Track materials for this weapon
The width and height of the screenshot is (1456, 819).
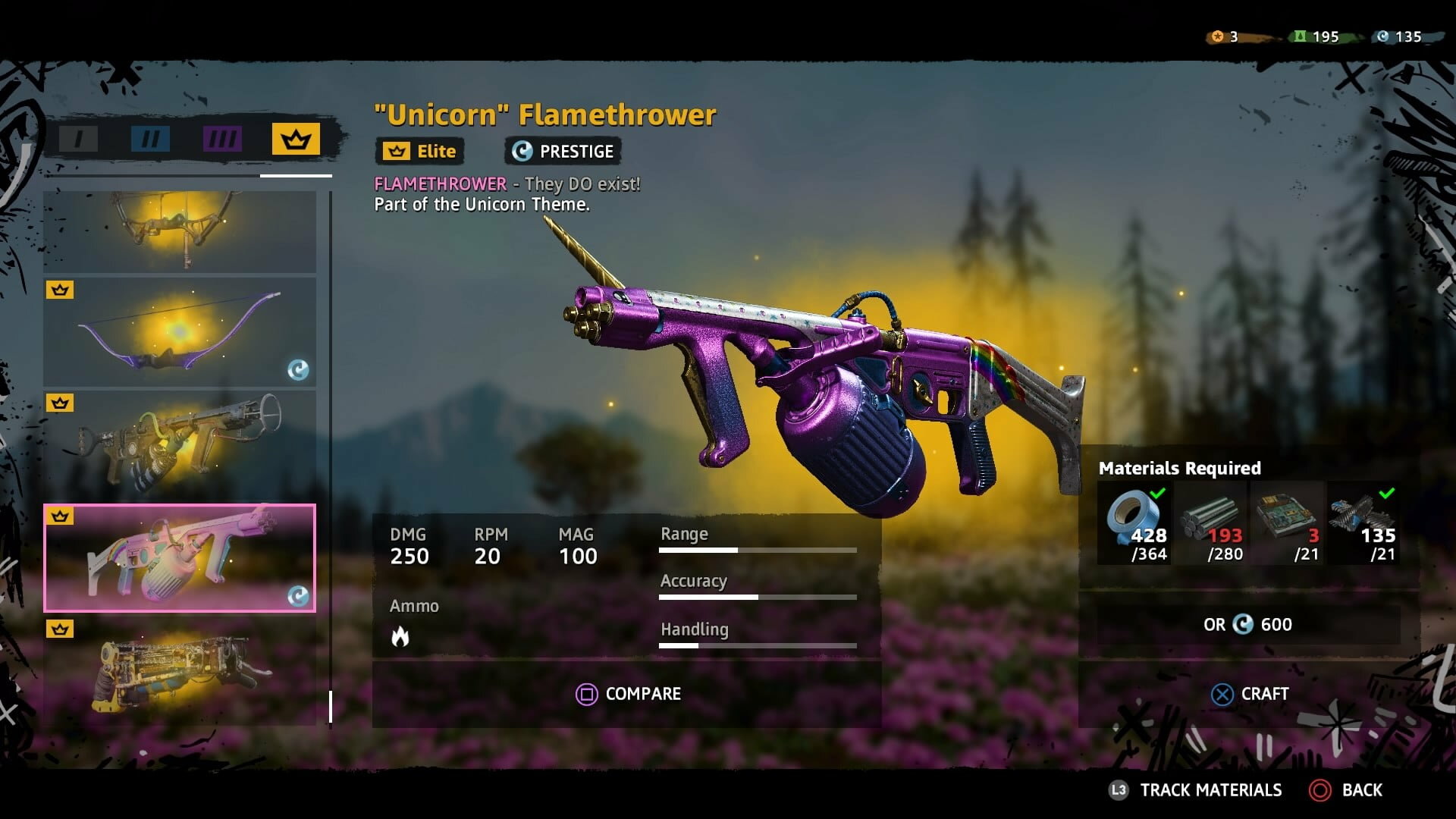(x=1196, y=790)
